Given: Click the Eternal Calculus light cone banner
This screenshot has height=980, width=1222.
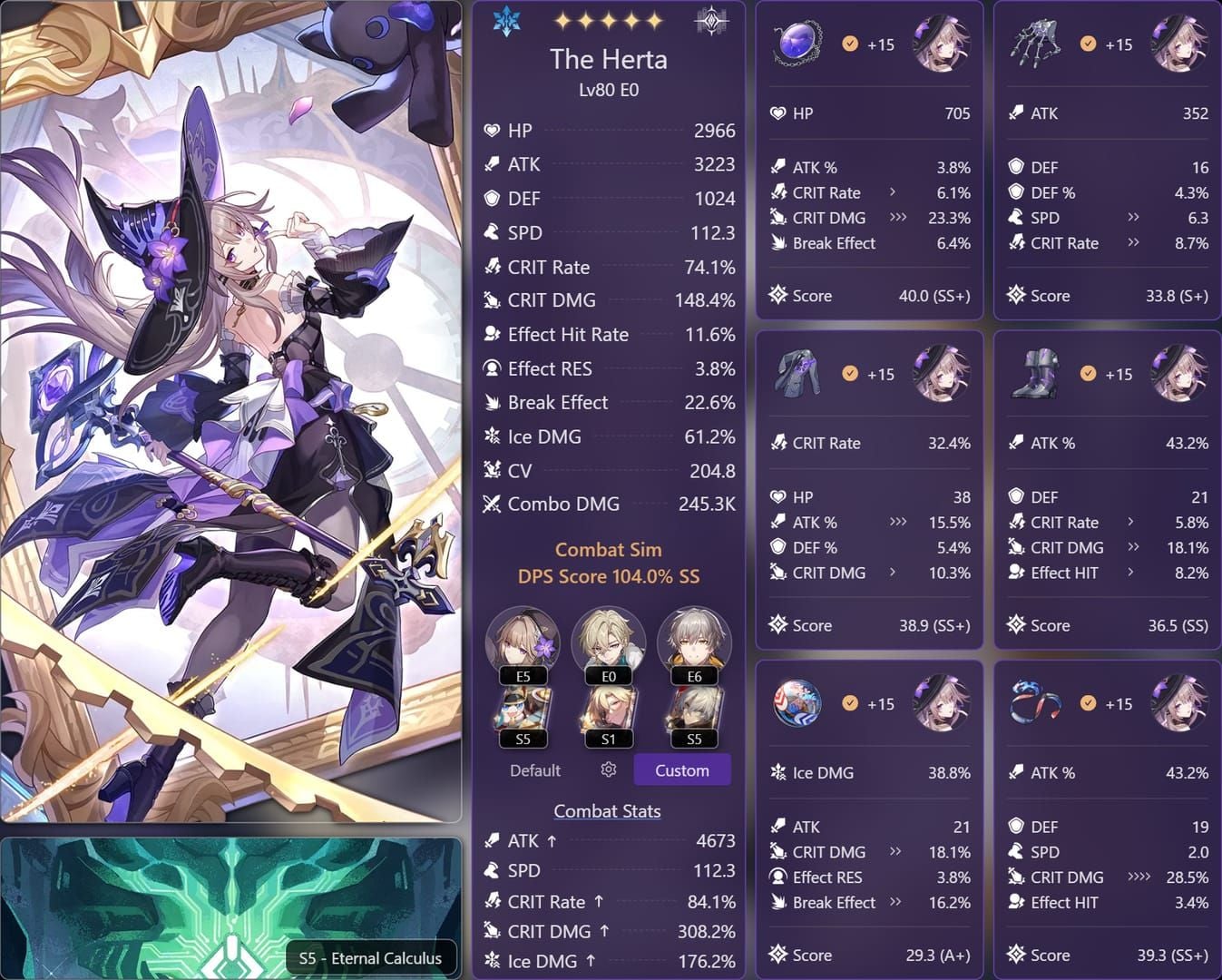Looking at the screenshot, I should pyautogui.click(x=231, y=907).
